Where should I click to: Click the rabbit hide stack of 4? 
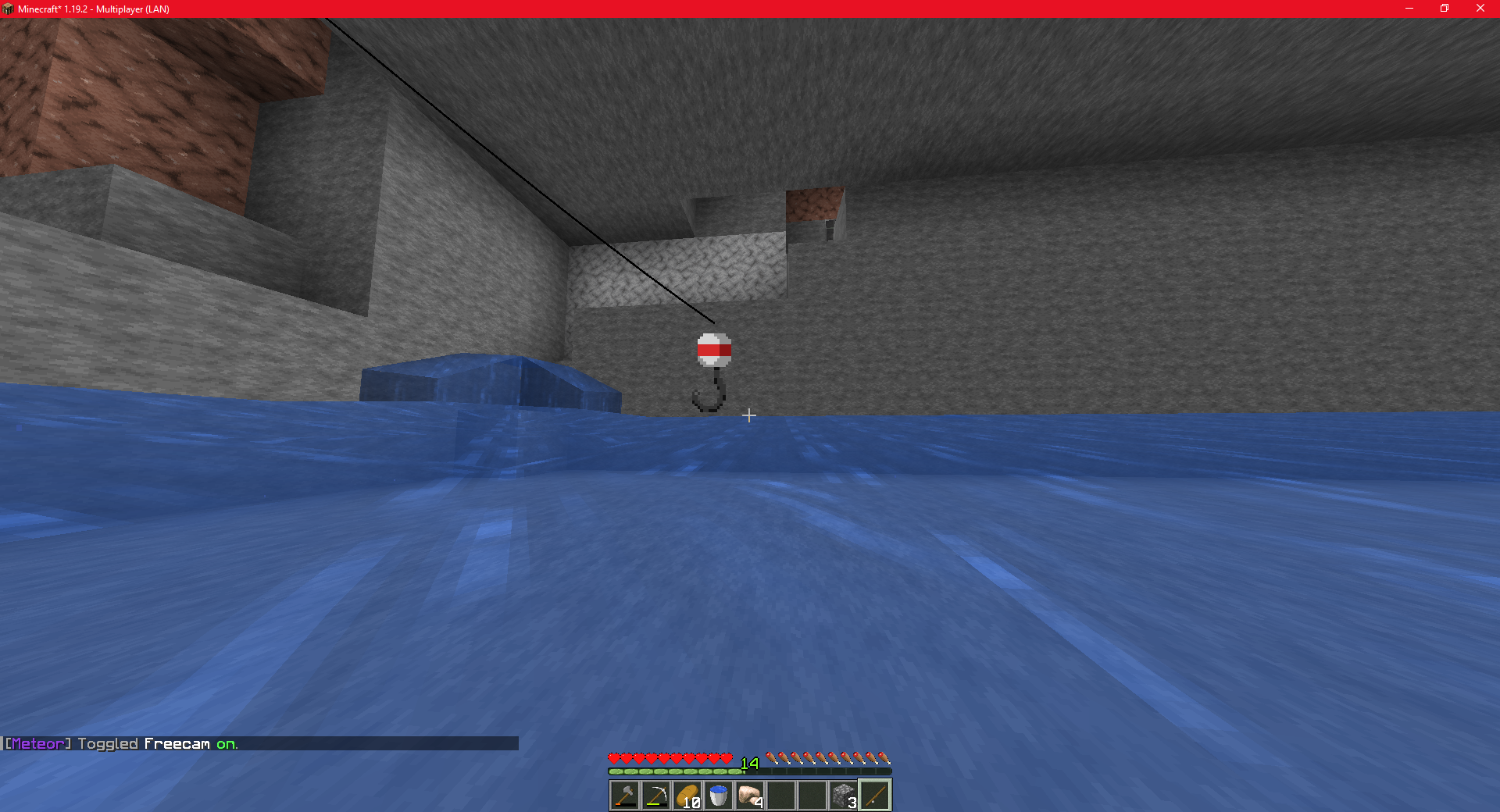tap(750, 794)
